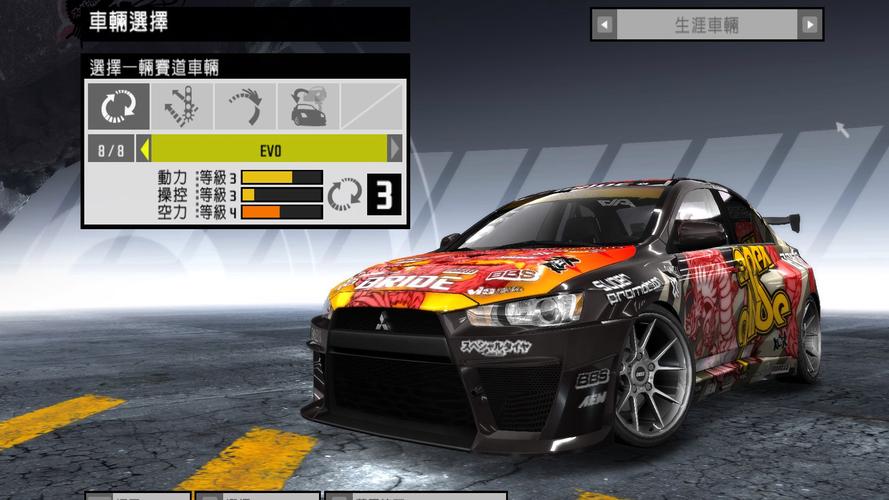Click the grey right arrow beside EVO

coord(395,150)
